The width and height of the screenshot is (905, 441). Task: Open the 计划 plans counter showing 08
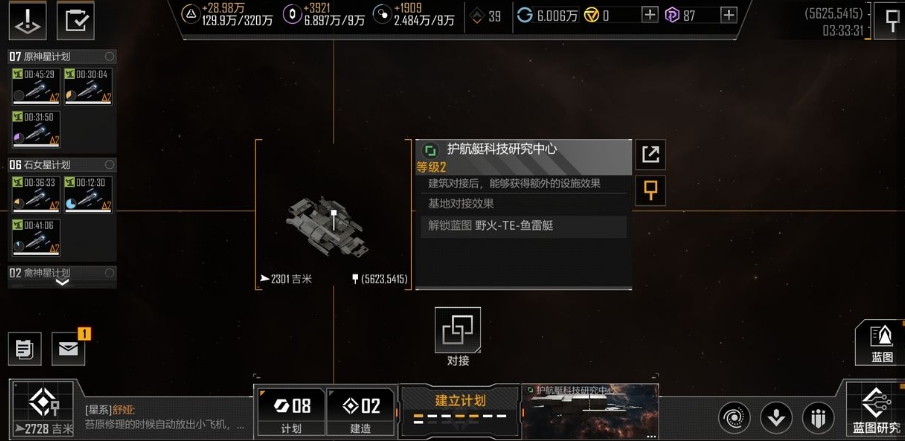(x=290, y=411)
